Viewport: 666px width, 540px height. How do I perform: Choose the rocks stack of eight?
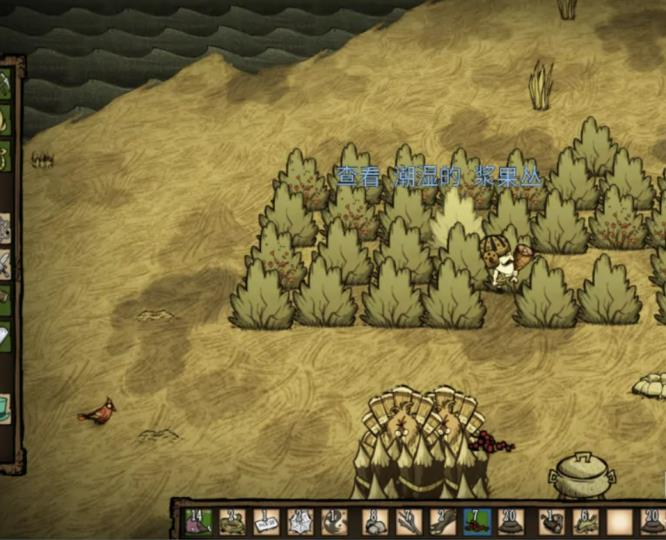[374, 521]
